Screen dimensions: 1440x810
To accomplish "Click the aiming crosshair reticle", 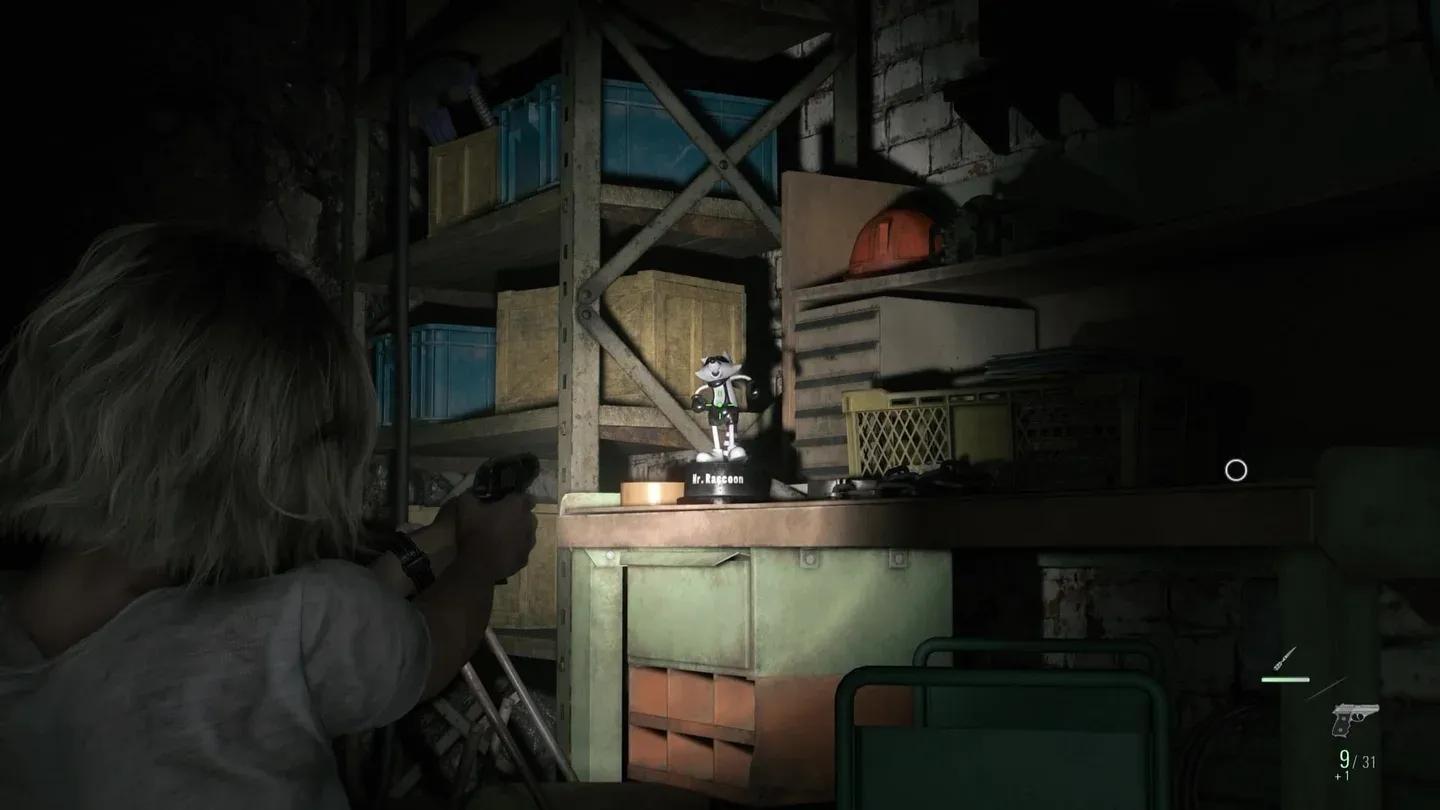I will (x=1235, y=468).
